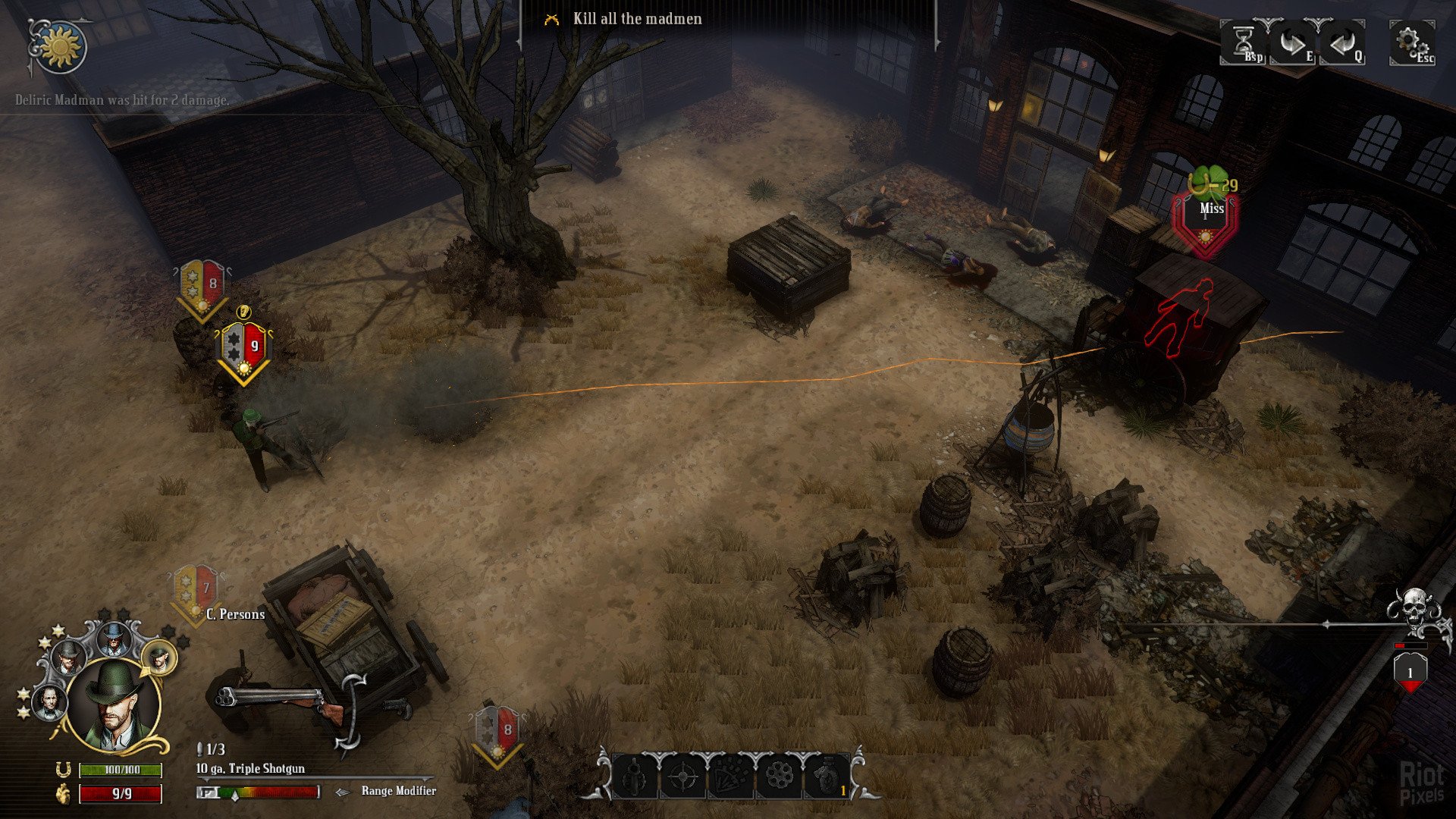Viewport: 1456px width, 819px height.
Task: Switch to the bare-headed pale posse member
Action: tap(49, 701)
